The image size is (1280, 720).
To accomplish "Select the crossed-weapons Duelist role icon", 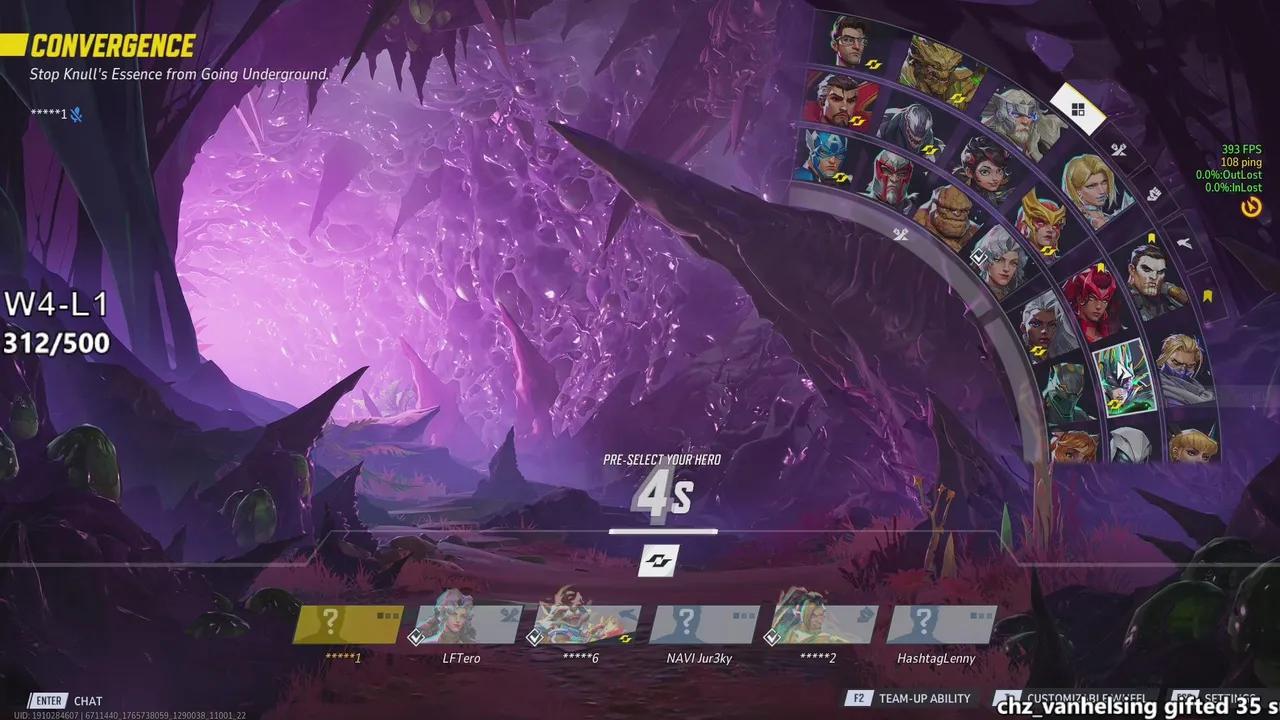I will [x=1119, y=148].
